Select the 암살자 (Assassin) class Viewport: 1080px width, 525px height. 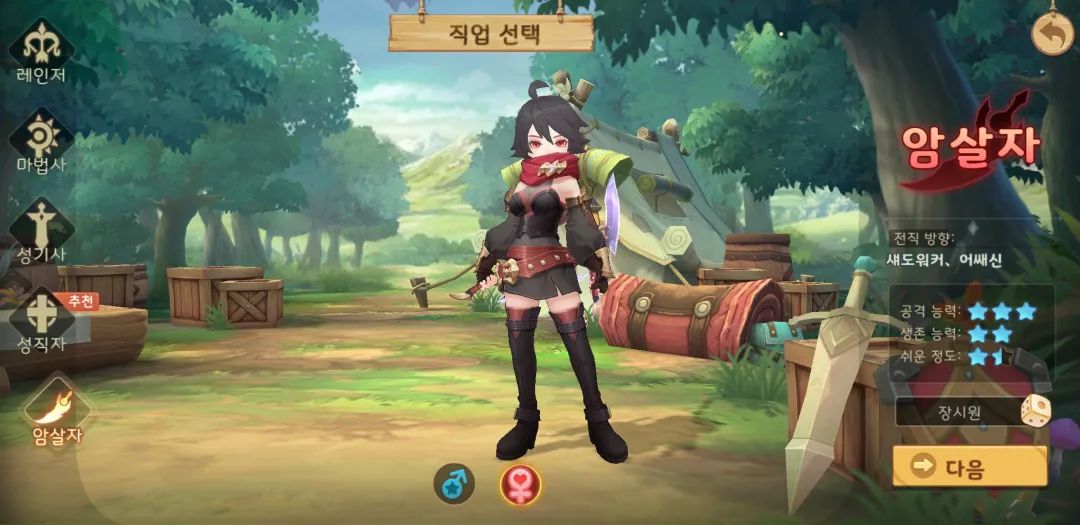55,412
